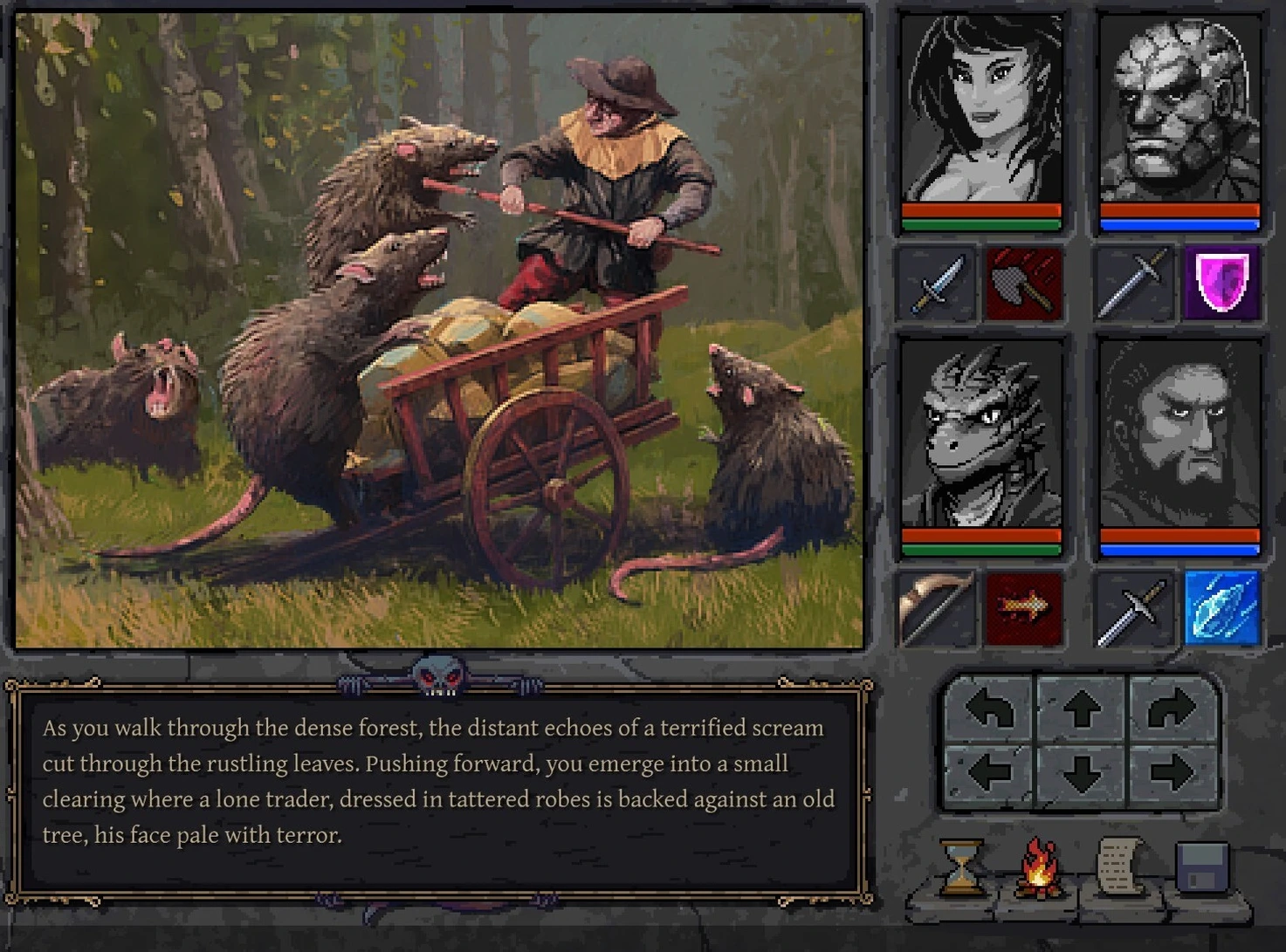Image resolution: width=1286 pixels, height=952 pixels.
Task: Strafe right with the right arrow
Action: pyautogui.click(x=1172, y=771)
